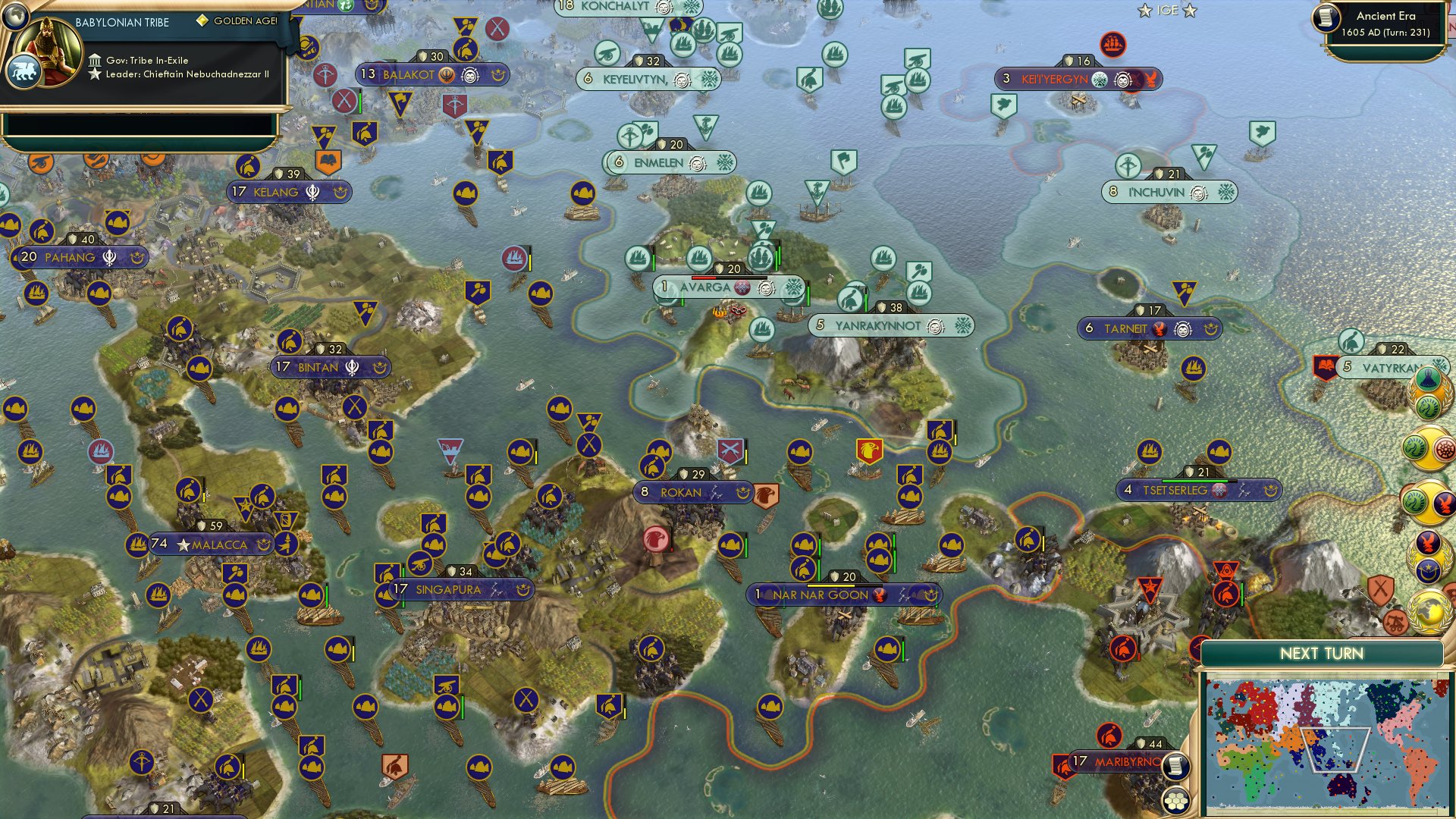Screen dimensions: 1456x819
Task: Click the growth progress bar on Tsetserleg's banner
Action: (x=1197, y=480)
